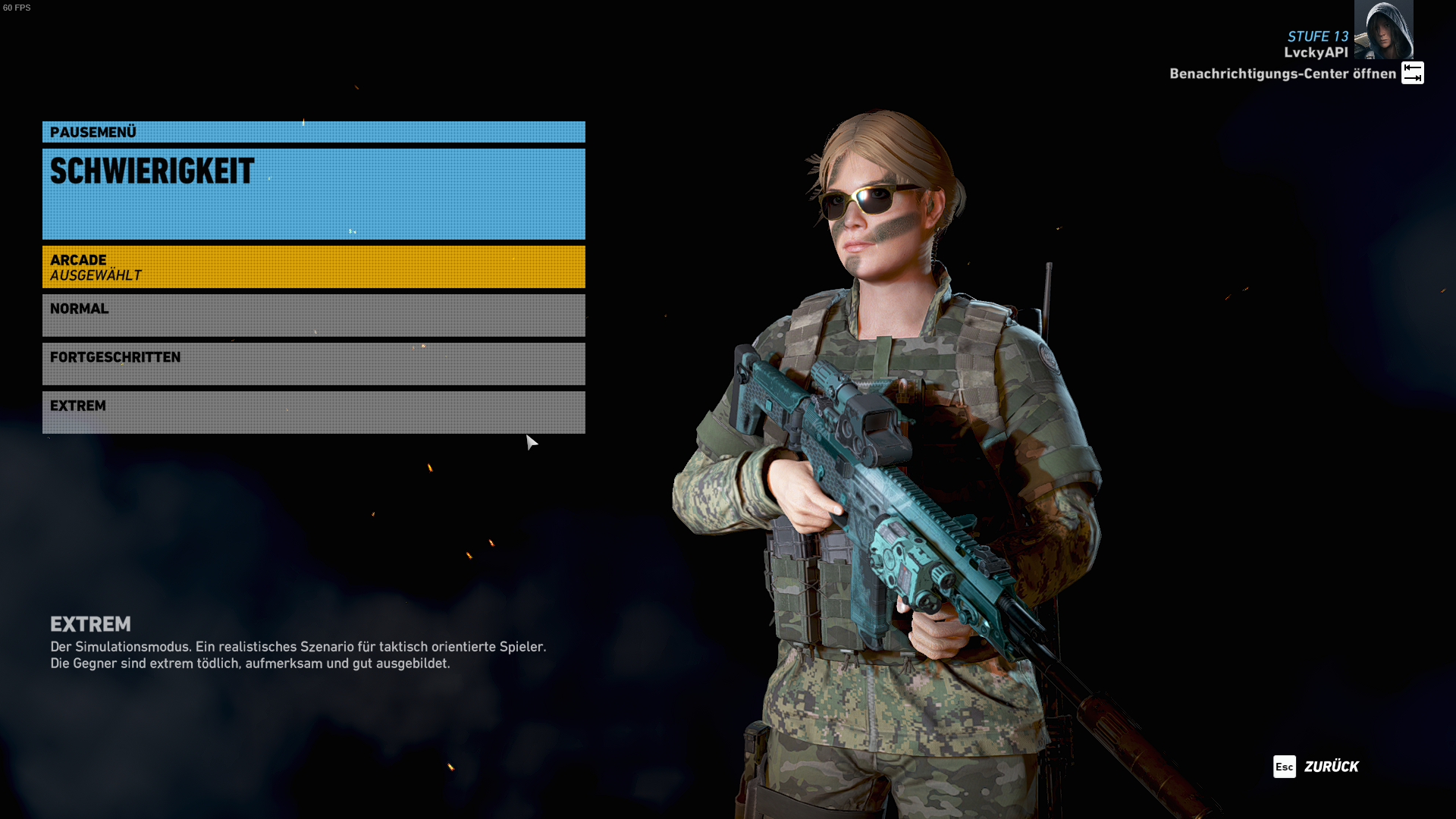This screenshot has width=1456, height=819.
Task: Click the LvckyAPI player avatar
Action: tap(1383, 30)
